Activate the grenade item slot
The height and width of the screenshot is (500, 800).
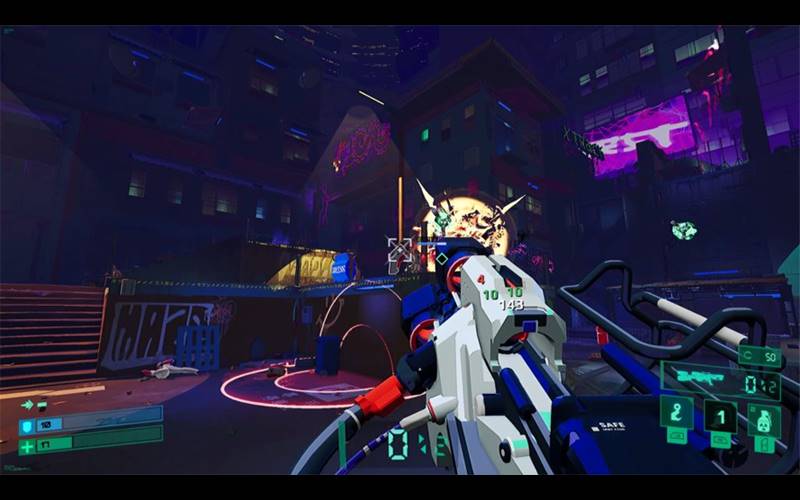pos(764,420)
